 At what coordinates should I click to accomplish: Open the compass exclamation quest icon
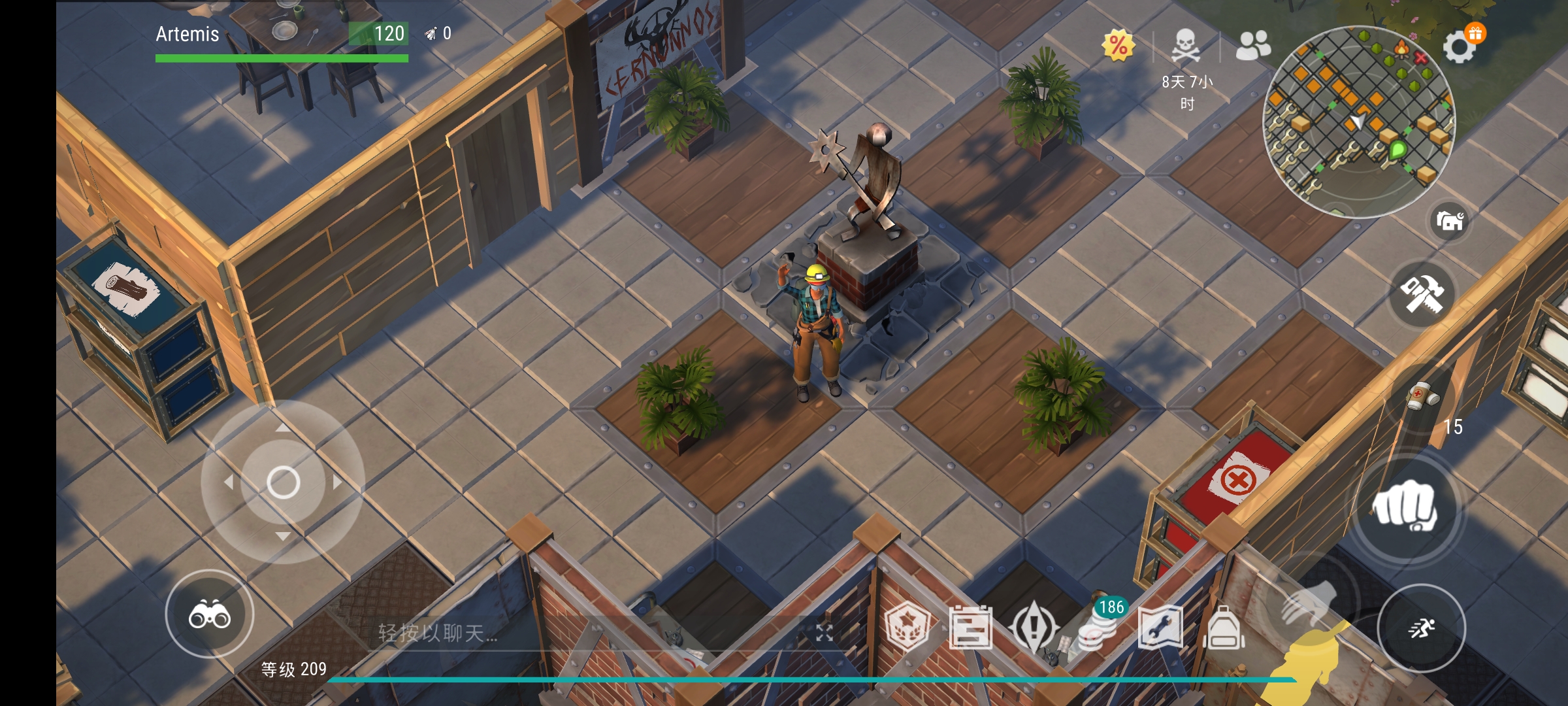coord(1034,628)
